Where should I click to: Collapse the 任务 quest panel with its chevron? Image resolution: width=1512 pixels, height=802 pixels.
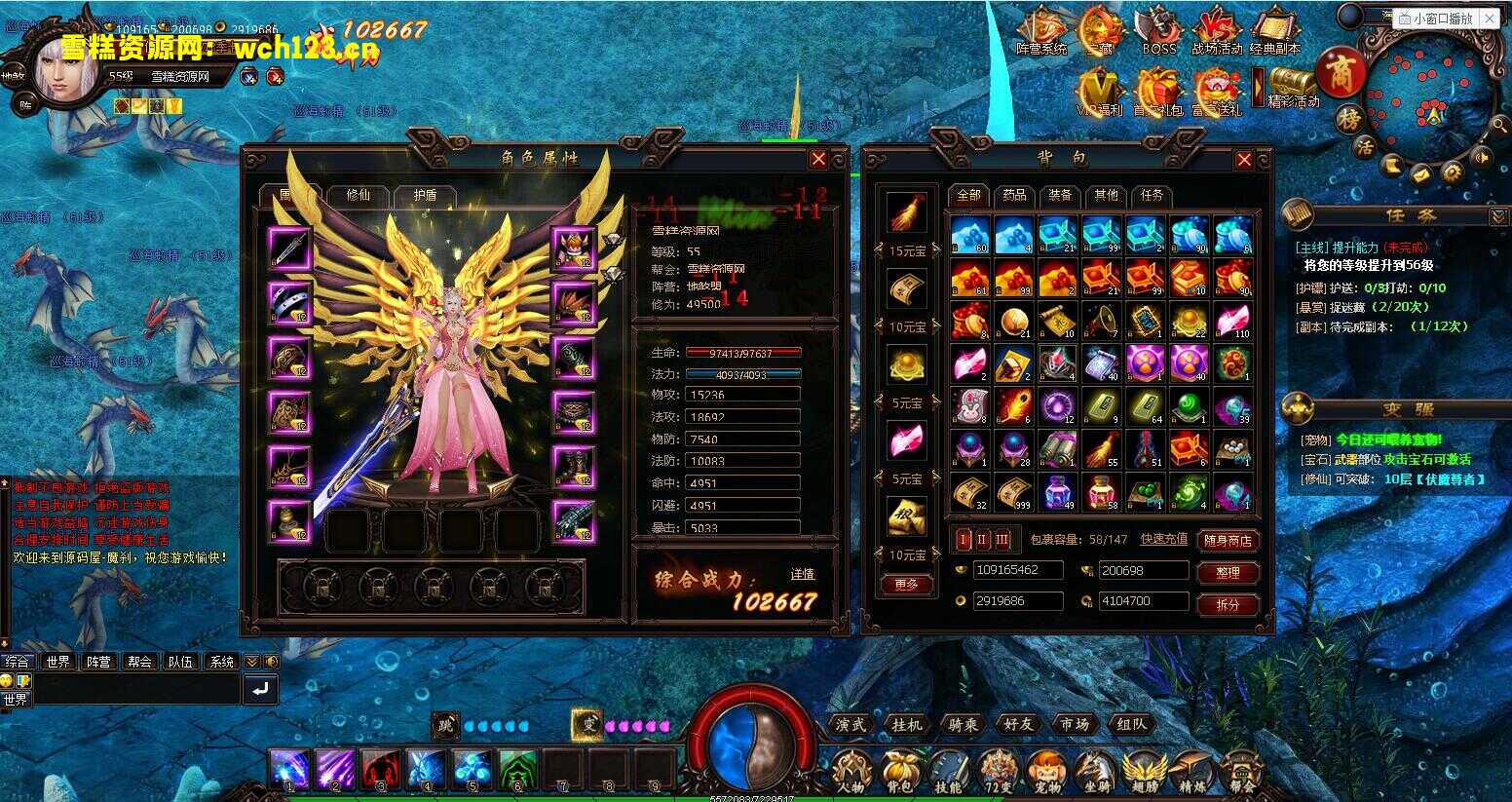click(x=1498, y=216)
